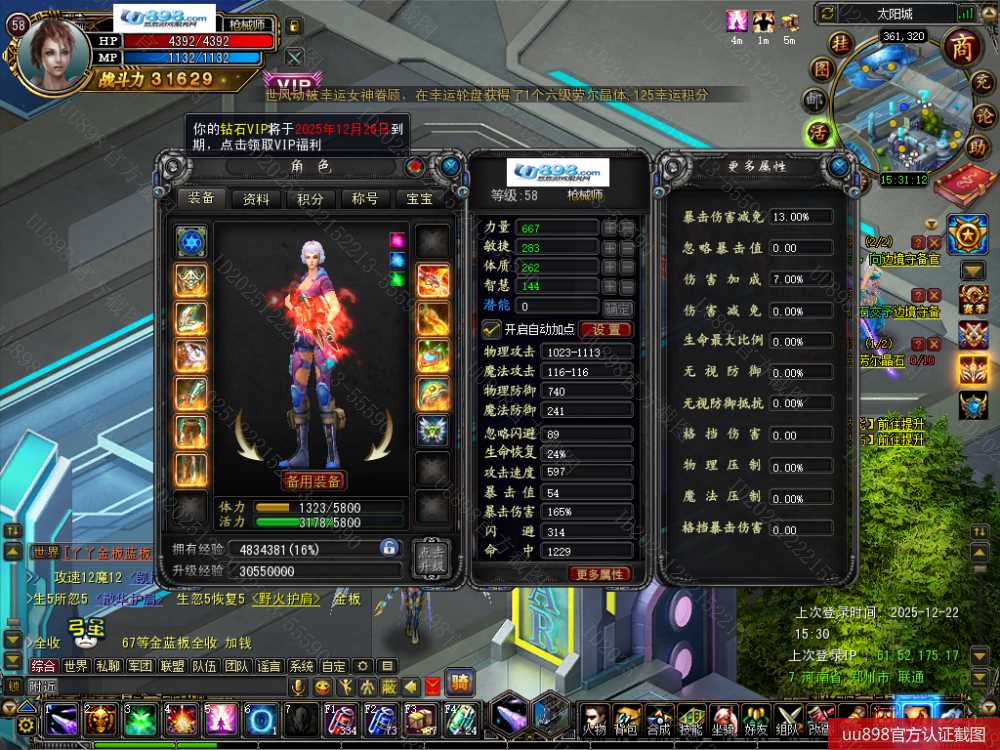The image size is (1000, 750).
Task: Switch to the 资料 tab
Action: pyautogui.click(x=257, y=199)
